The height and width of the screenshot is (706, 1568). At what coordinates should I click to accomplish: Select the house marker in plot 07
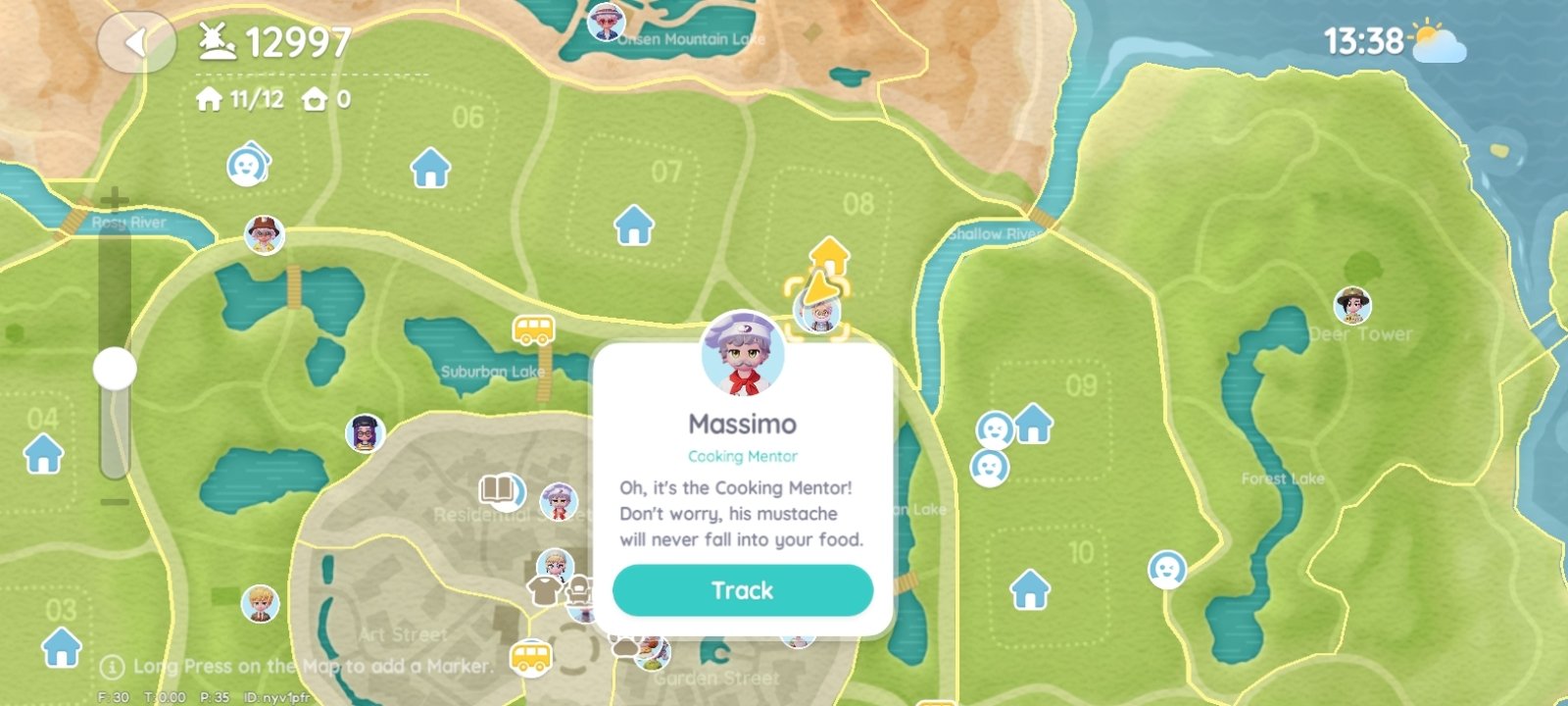click(633, 225)
